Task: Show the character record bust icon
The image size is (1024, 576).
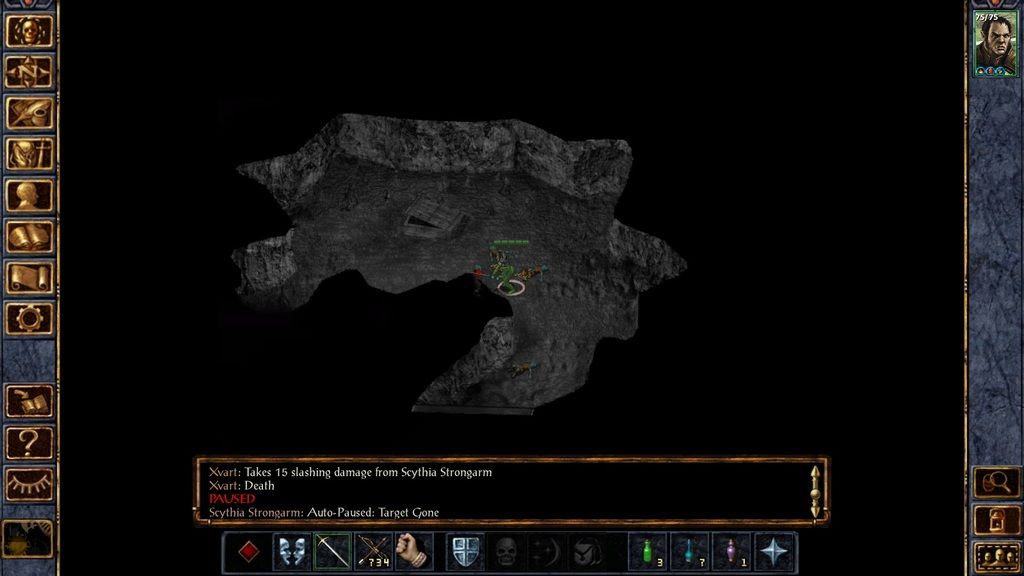Action: (29, 194)
